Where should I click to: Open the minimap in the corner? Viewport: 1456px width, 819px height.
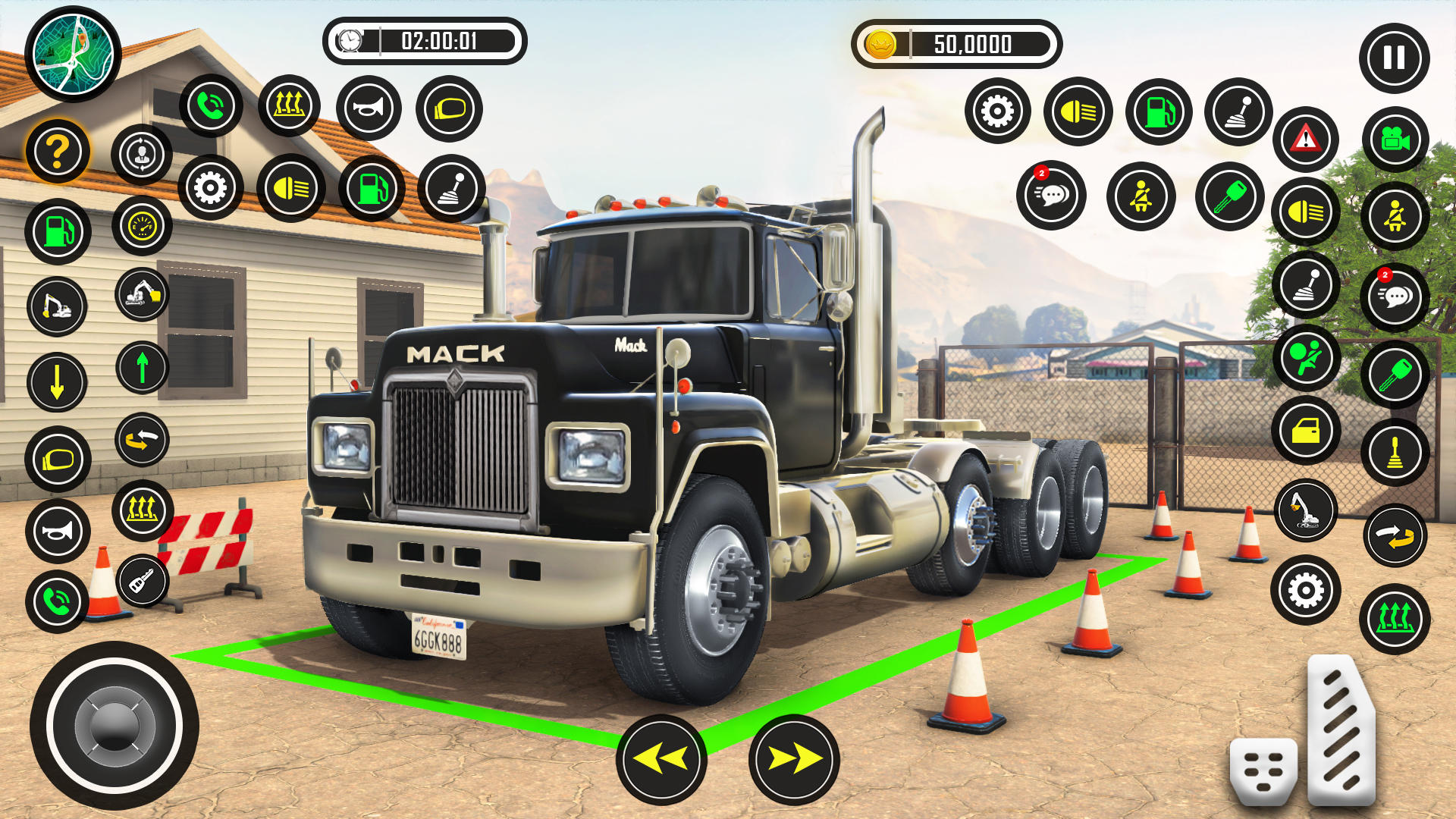pos(72,53)
